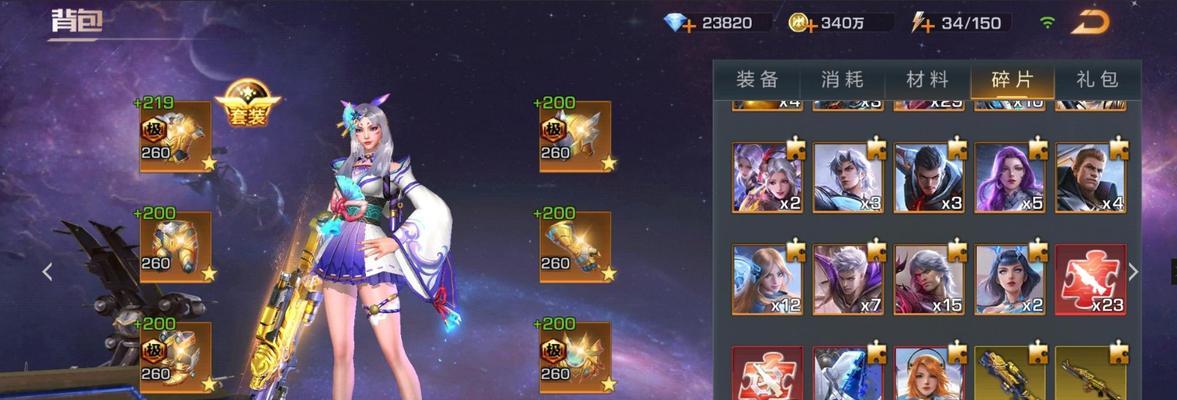Select the hero fragment marked x15

click(x=929, y=280)
